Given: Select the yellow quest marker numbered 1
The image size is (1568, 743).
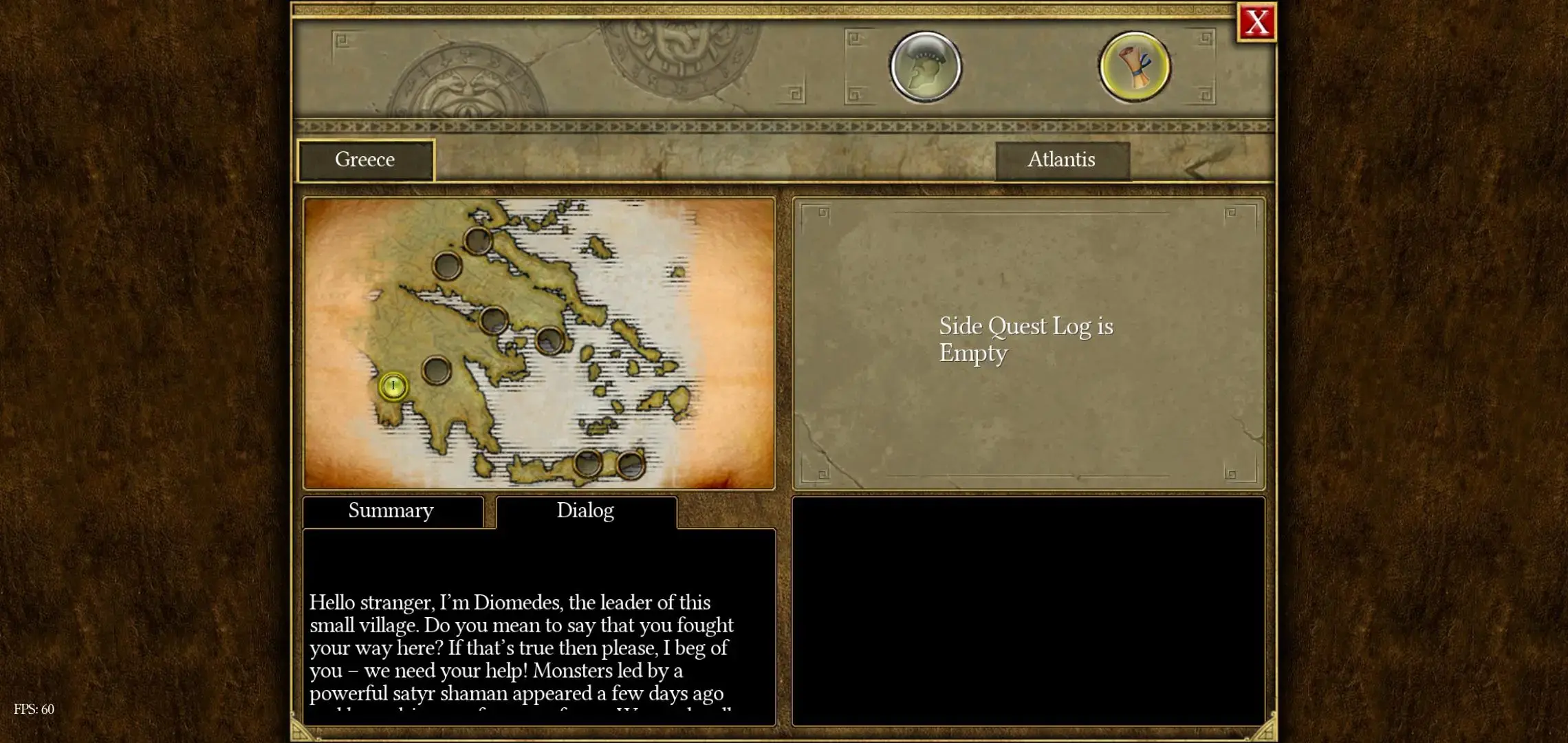Looking at the screenshot, I should point(393,386).
